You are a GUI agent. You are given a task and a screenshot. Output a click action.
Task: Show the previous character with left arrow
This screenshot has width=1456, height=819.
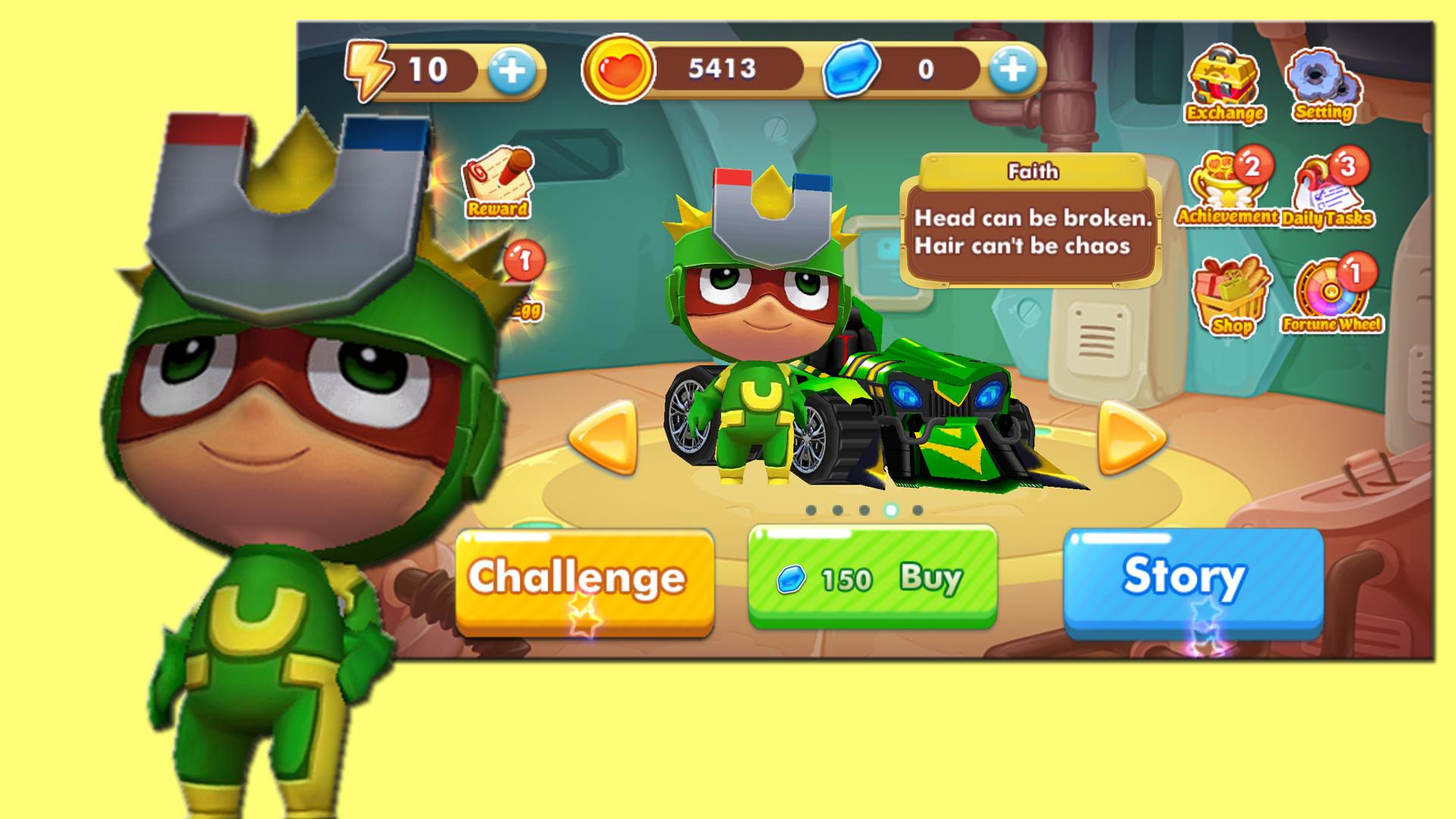click(603, 438)
